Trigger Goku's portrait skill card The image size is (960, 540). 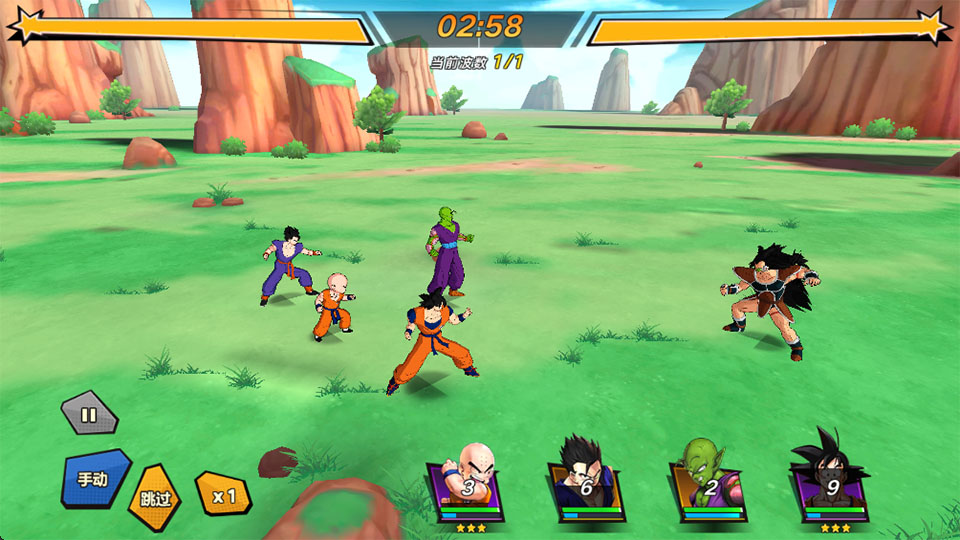(831, 487)
